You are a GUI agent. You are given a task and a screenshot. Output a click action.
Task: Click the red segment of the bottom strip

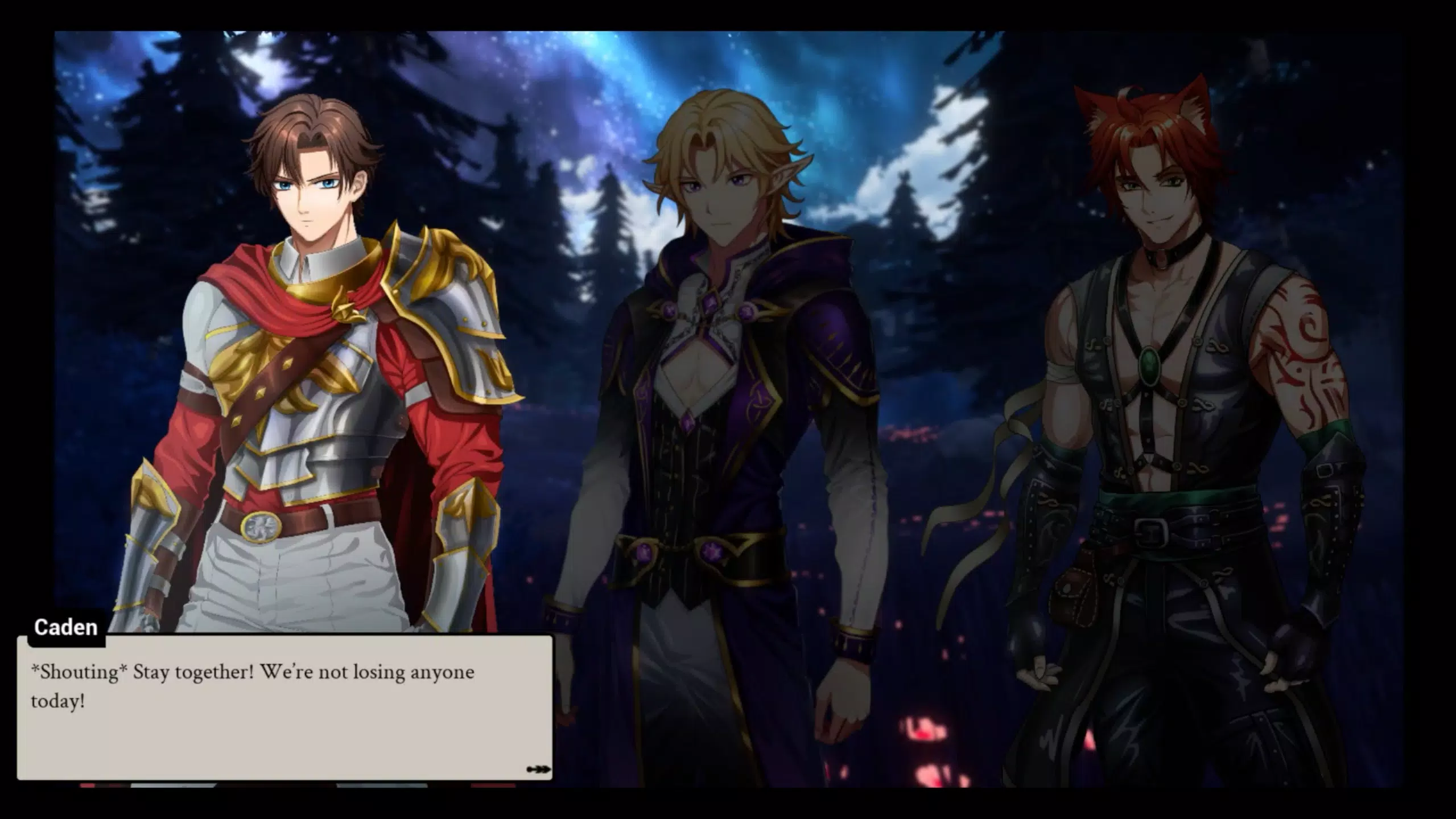click(x=86, y=785)
